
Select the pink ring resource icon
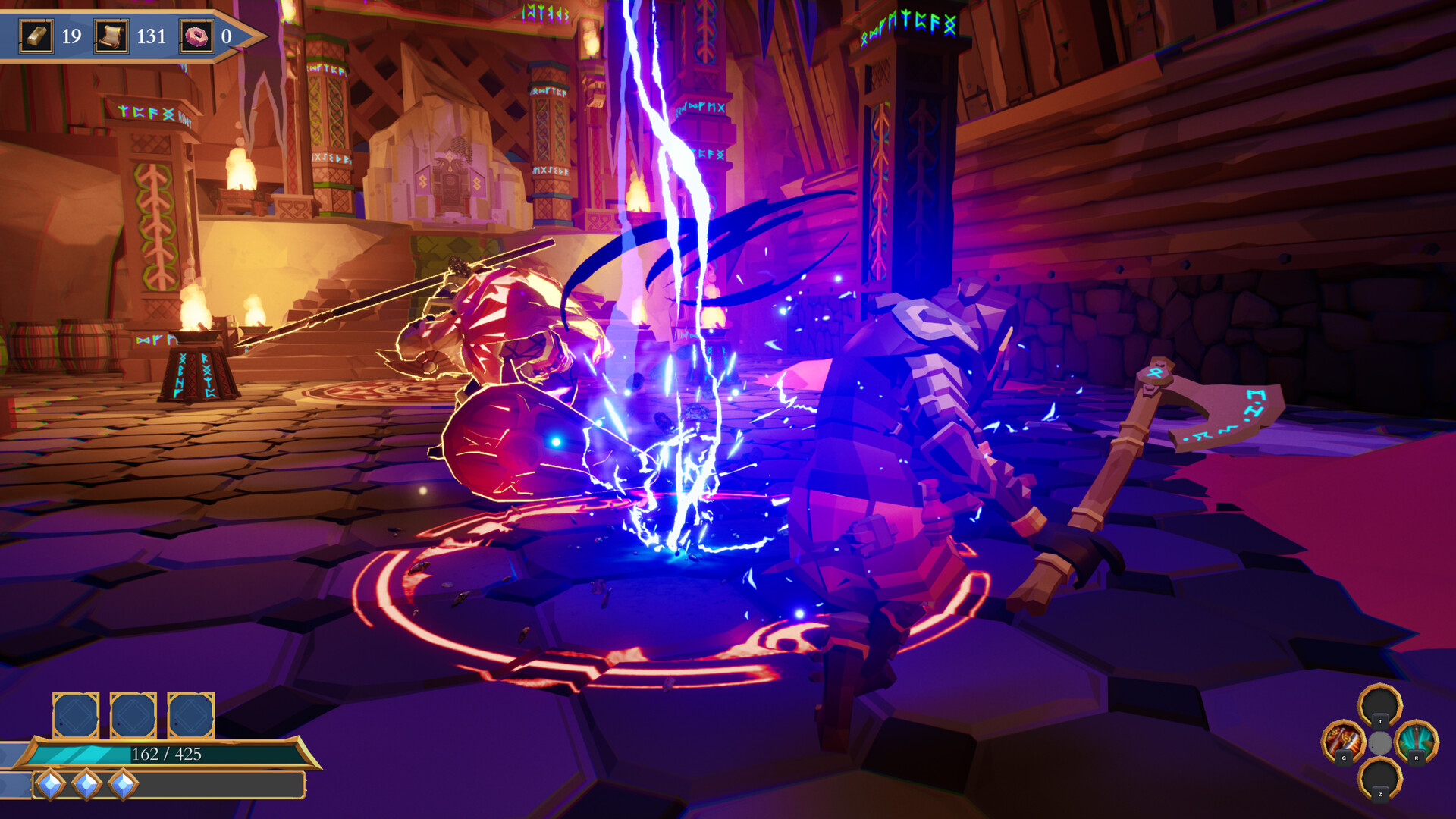(x=196, y=36)
